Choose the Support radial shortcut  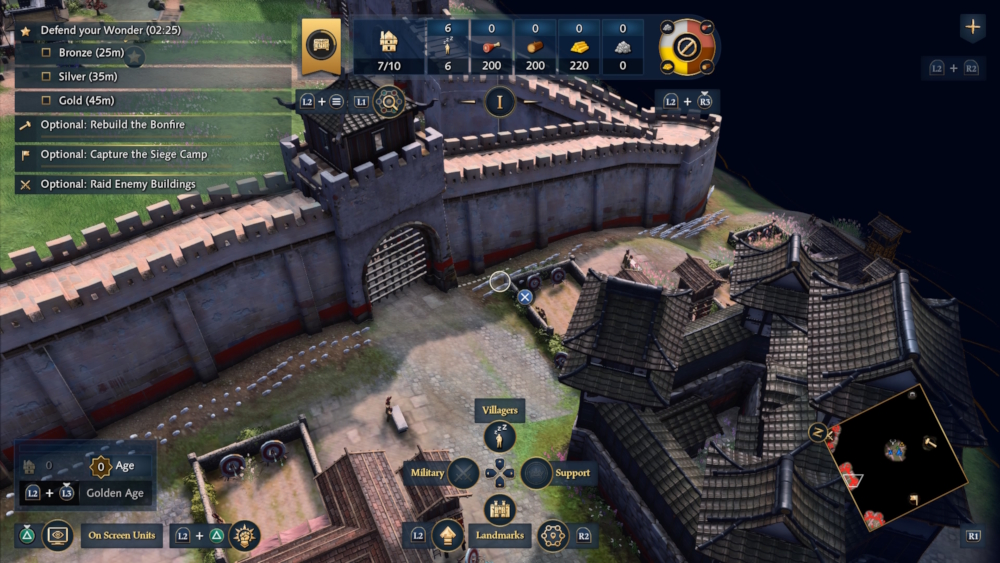pyautogui.click(x=537, y=472)
